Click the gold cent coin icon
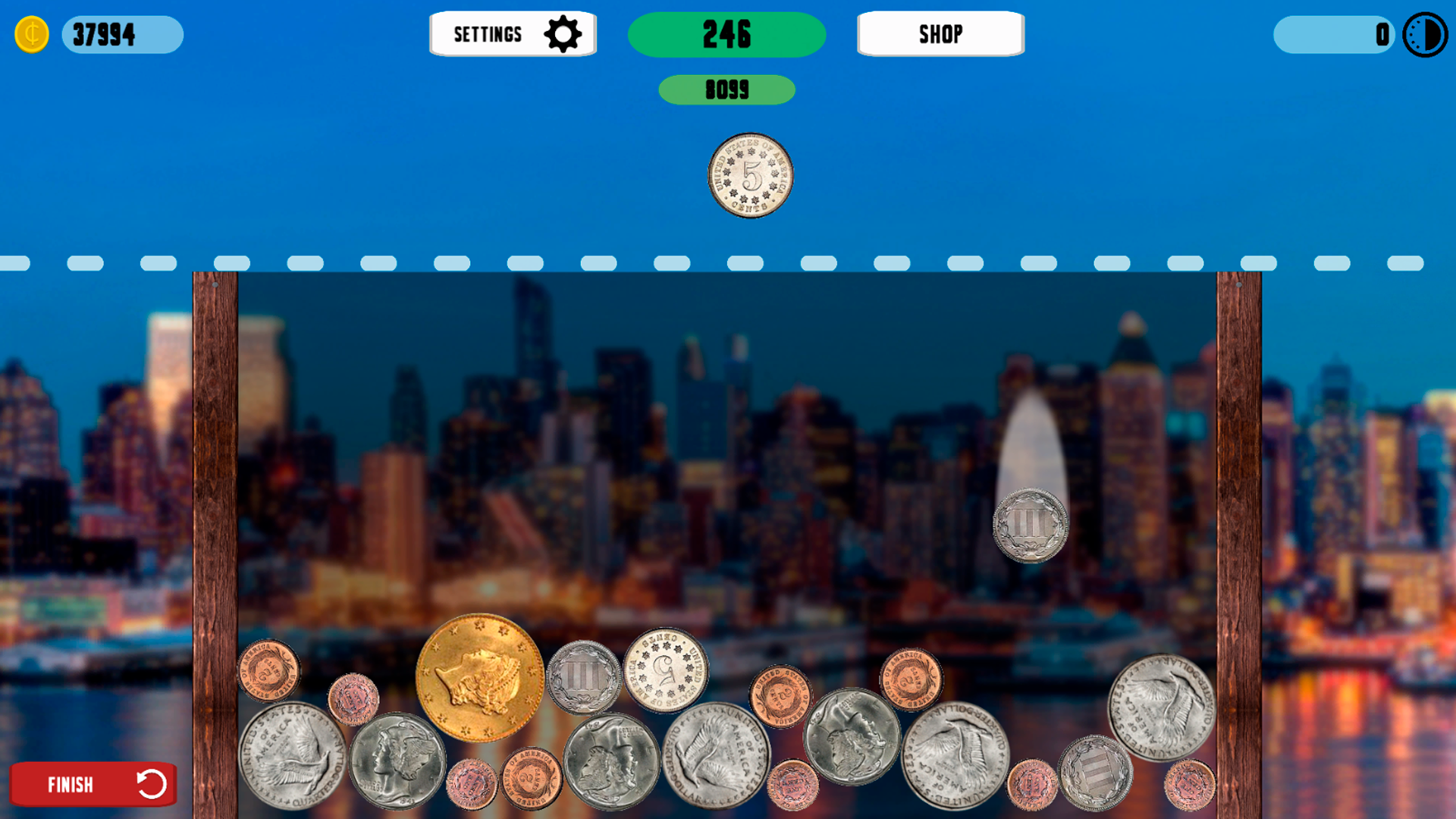Screen dimensions: 1456x819 tap(32, 33)
